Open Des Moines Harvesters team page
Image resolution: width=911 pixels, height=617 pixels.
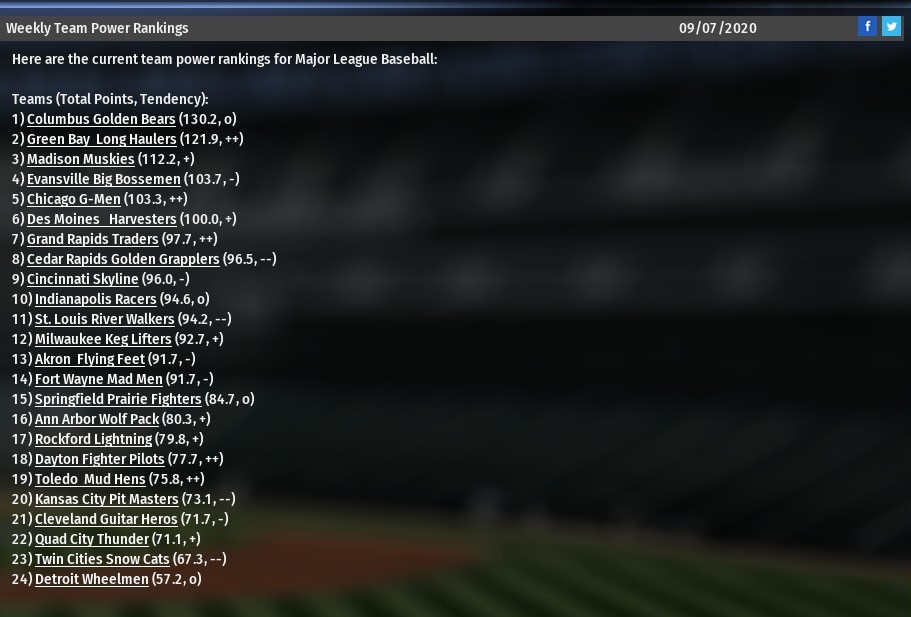click(101, 219)
